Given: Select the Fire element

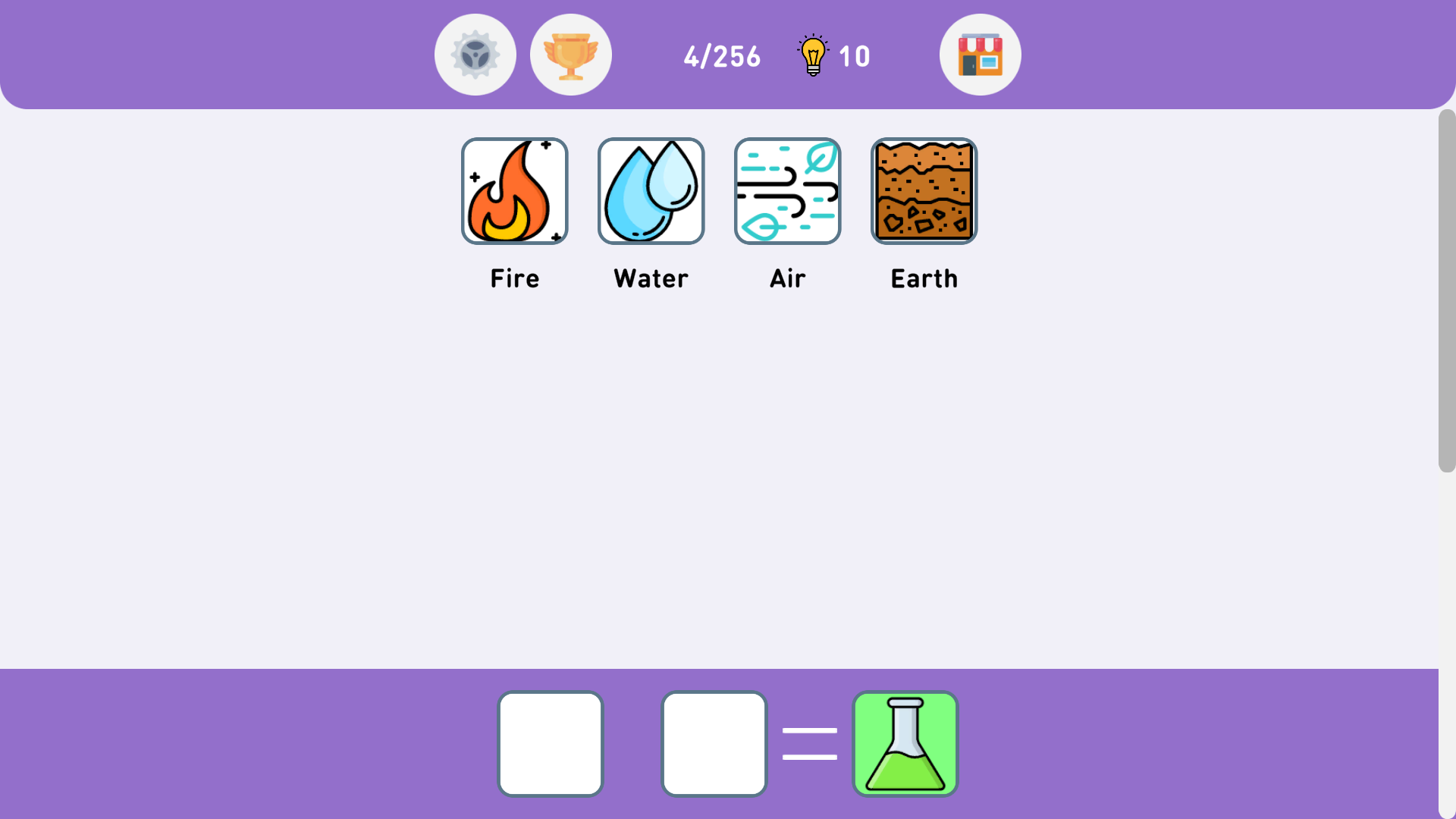Looking at the screenshot, I should (514, 190).
